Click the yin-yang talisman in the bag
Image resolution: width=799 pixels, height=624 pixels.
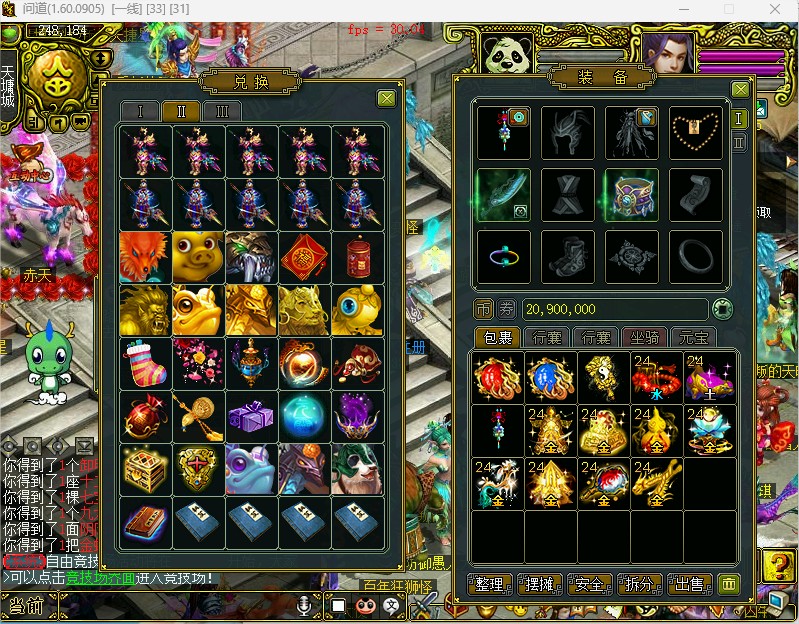point(604,377)
